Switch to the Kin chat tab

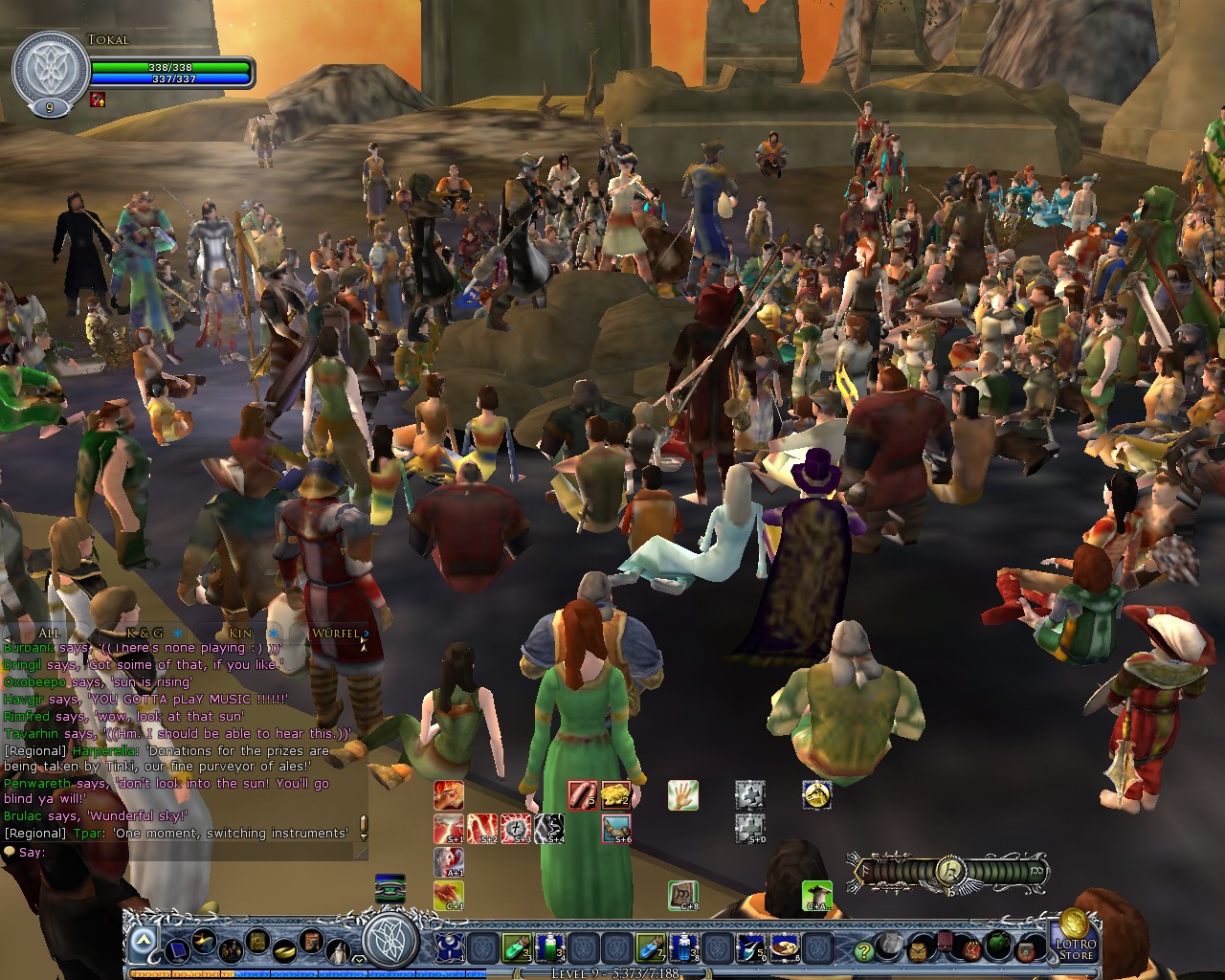[x=240, y=633]
